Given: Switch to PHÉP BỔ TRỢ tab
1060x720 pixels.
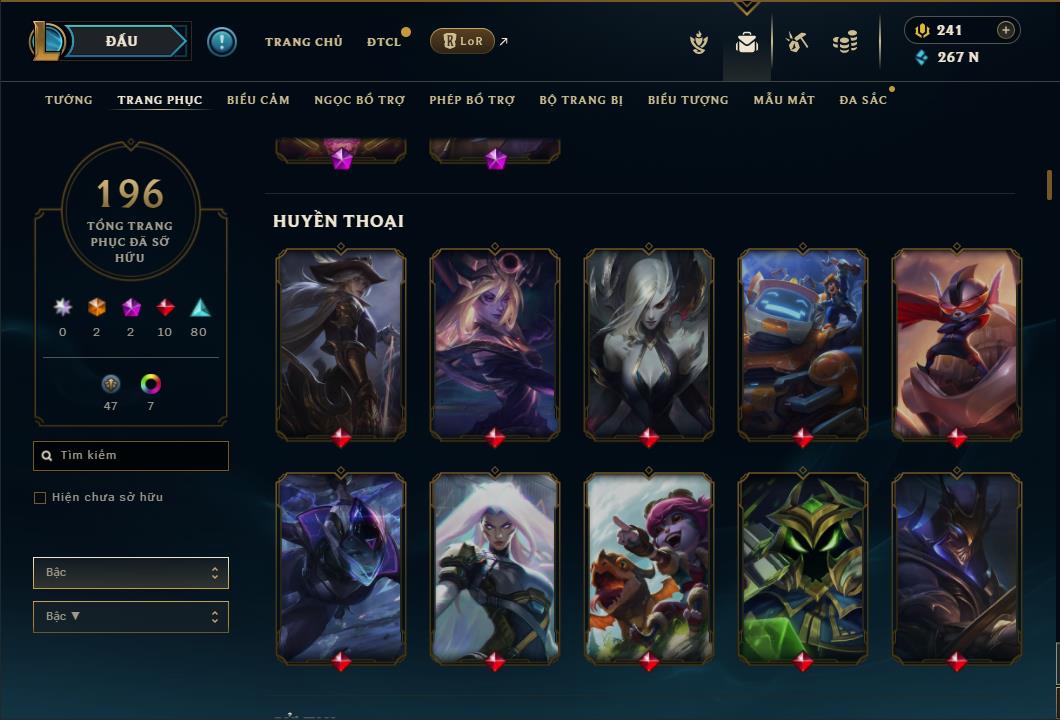Looking at the screenshot, I should click(472, 100).
